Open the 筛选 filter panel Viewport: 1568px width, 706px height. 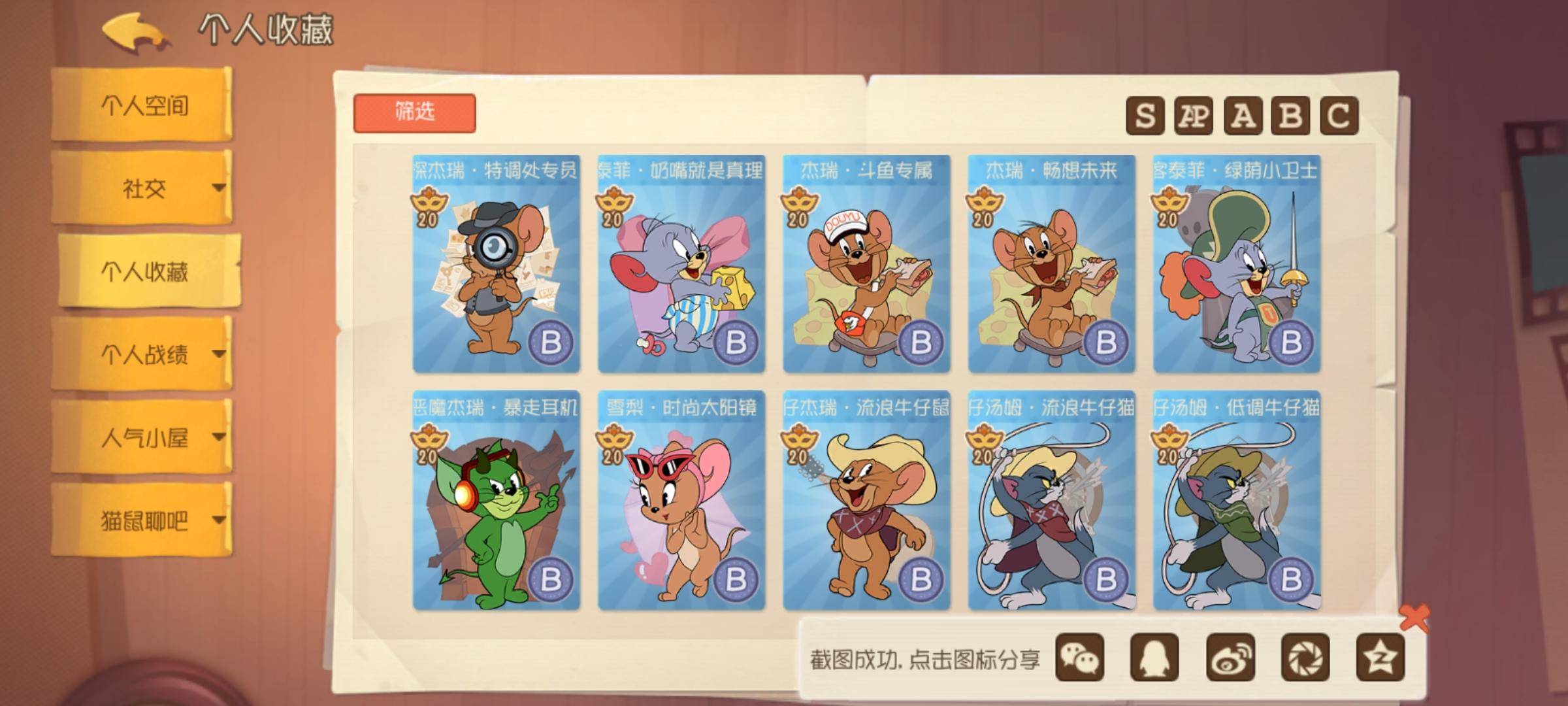415,111
